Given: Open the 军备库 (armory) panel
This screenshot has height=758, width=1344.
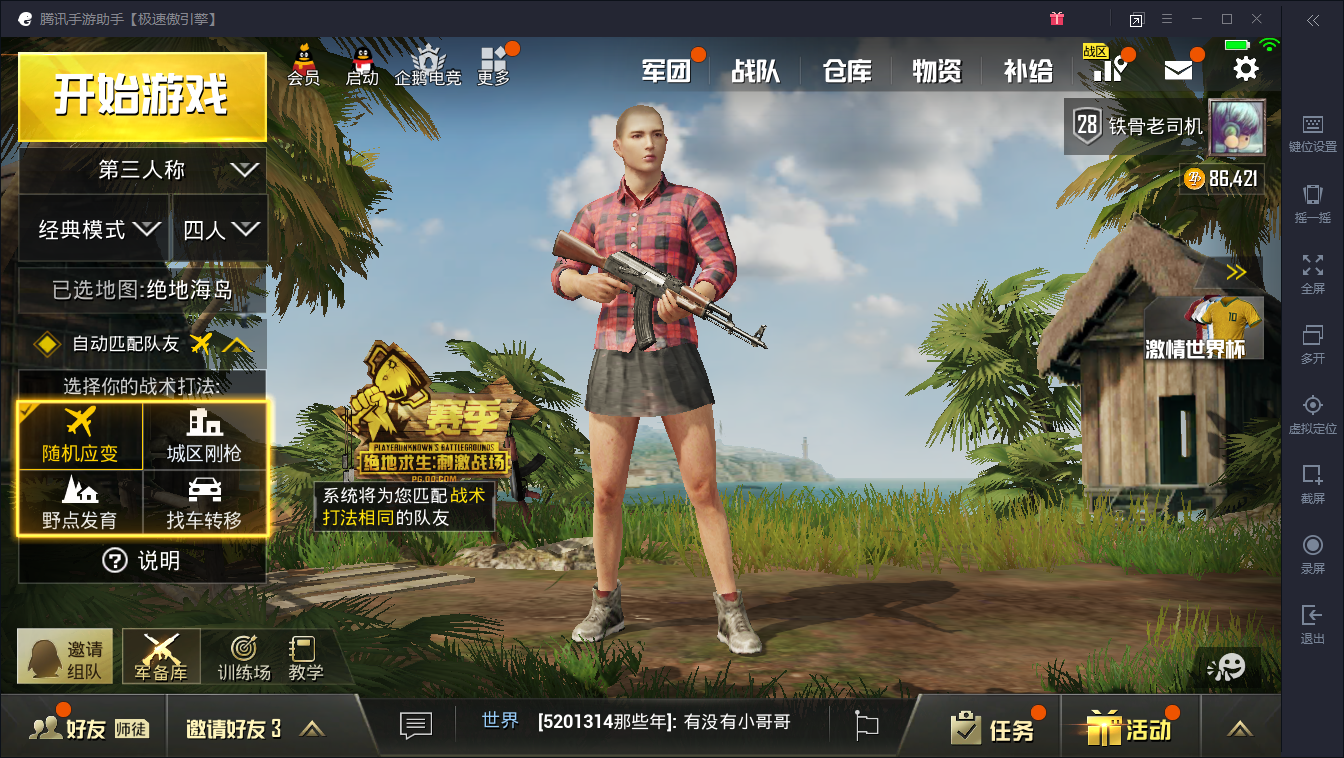Looking at the screenshot, I should click(160, 655).
